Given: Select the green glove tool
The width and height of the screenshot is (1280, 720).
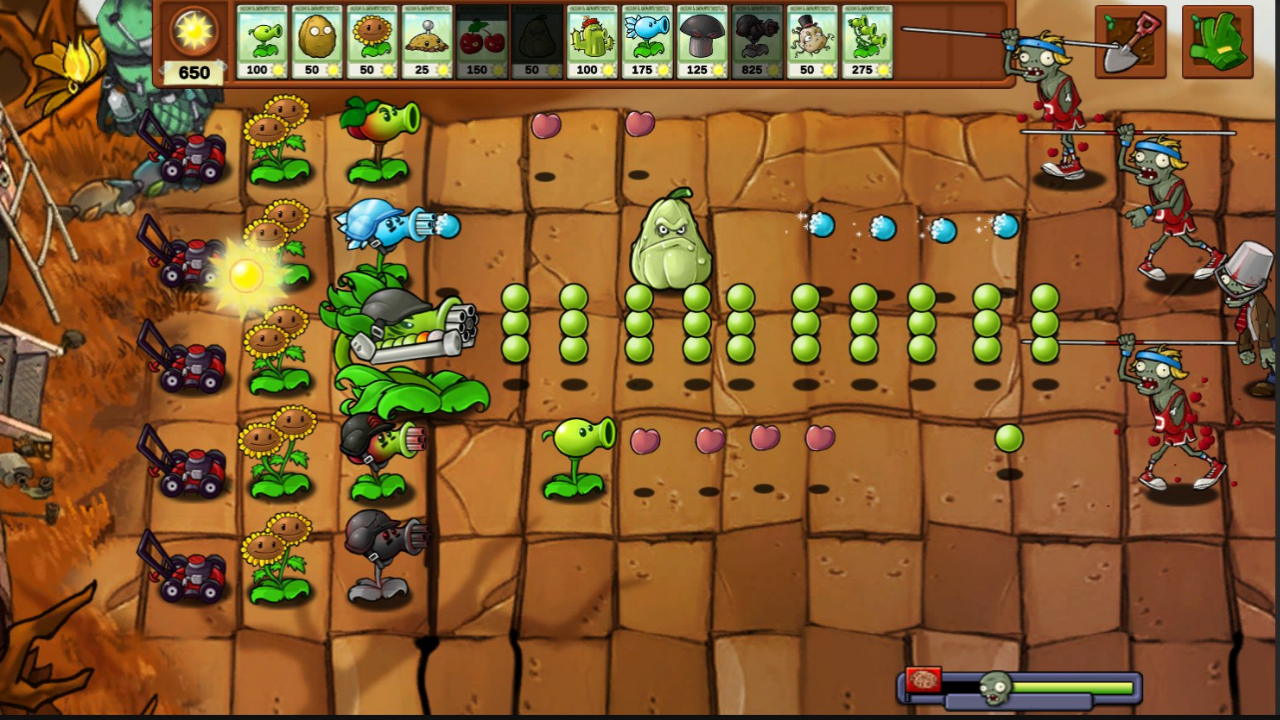Looking at the screenshot, I should coord(1220,42).
